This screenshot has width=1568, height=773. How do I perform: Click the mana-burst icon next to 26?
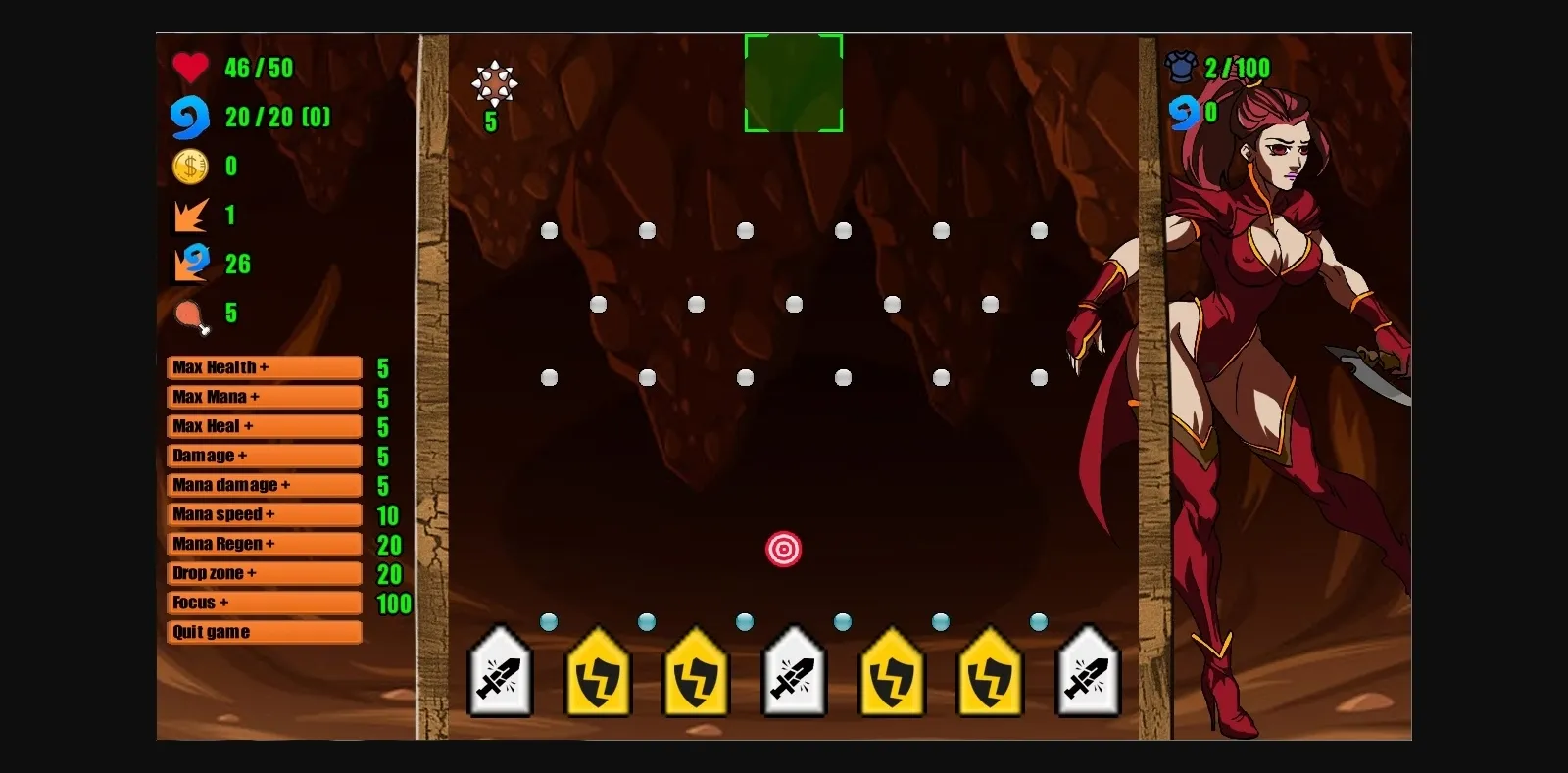[193, 264]
